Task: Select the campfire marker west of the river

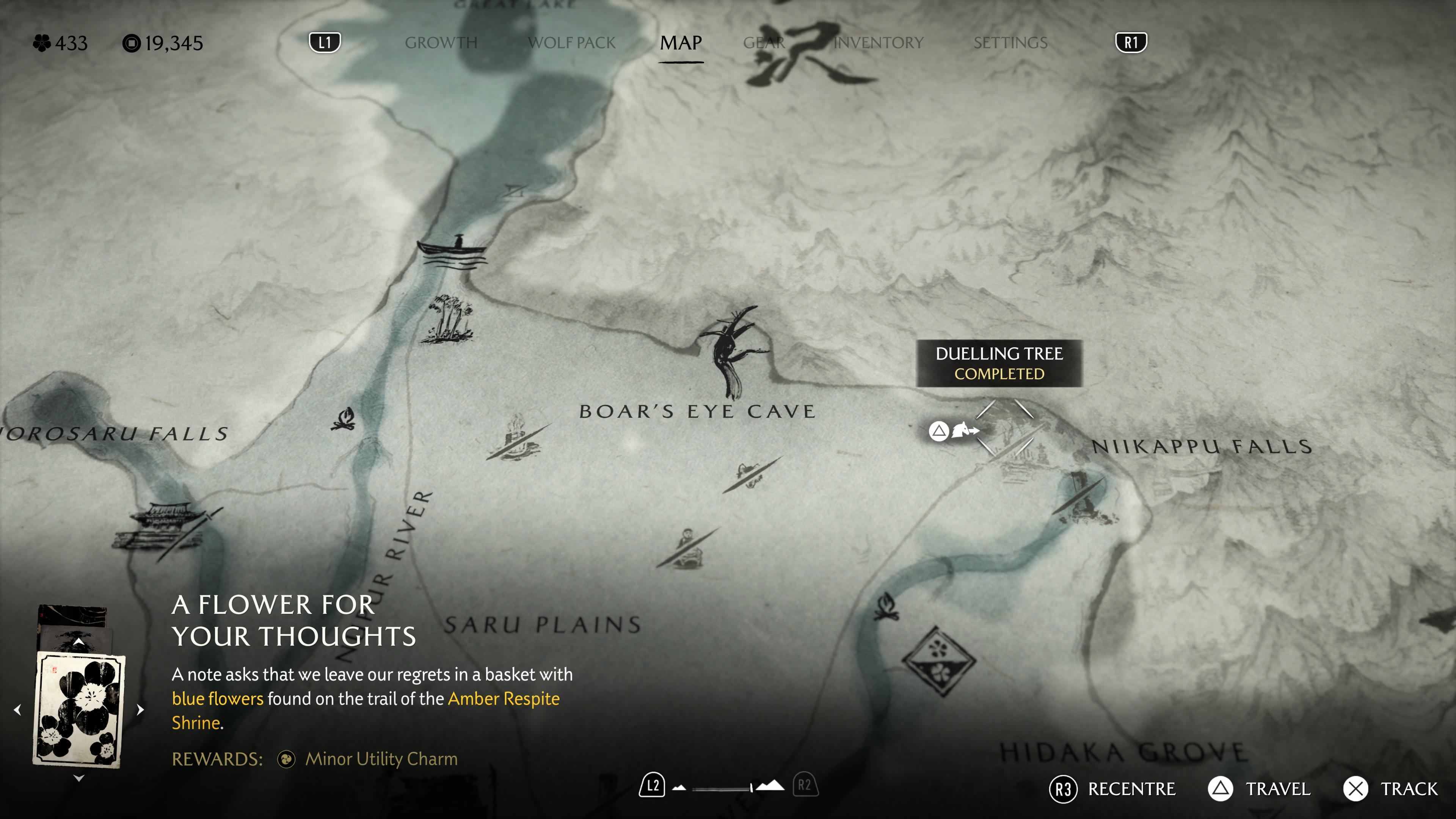Action: coord(343,420)
